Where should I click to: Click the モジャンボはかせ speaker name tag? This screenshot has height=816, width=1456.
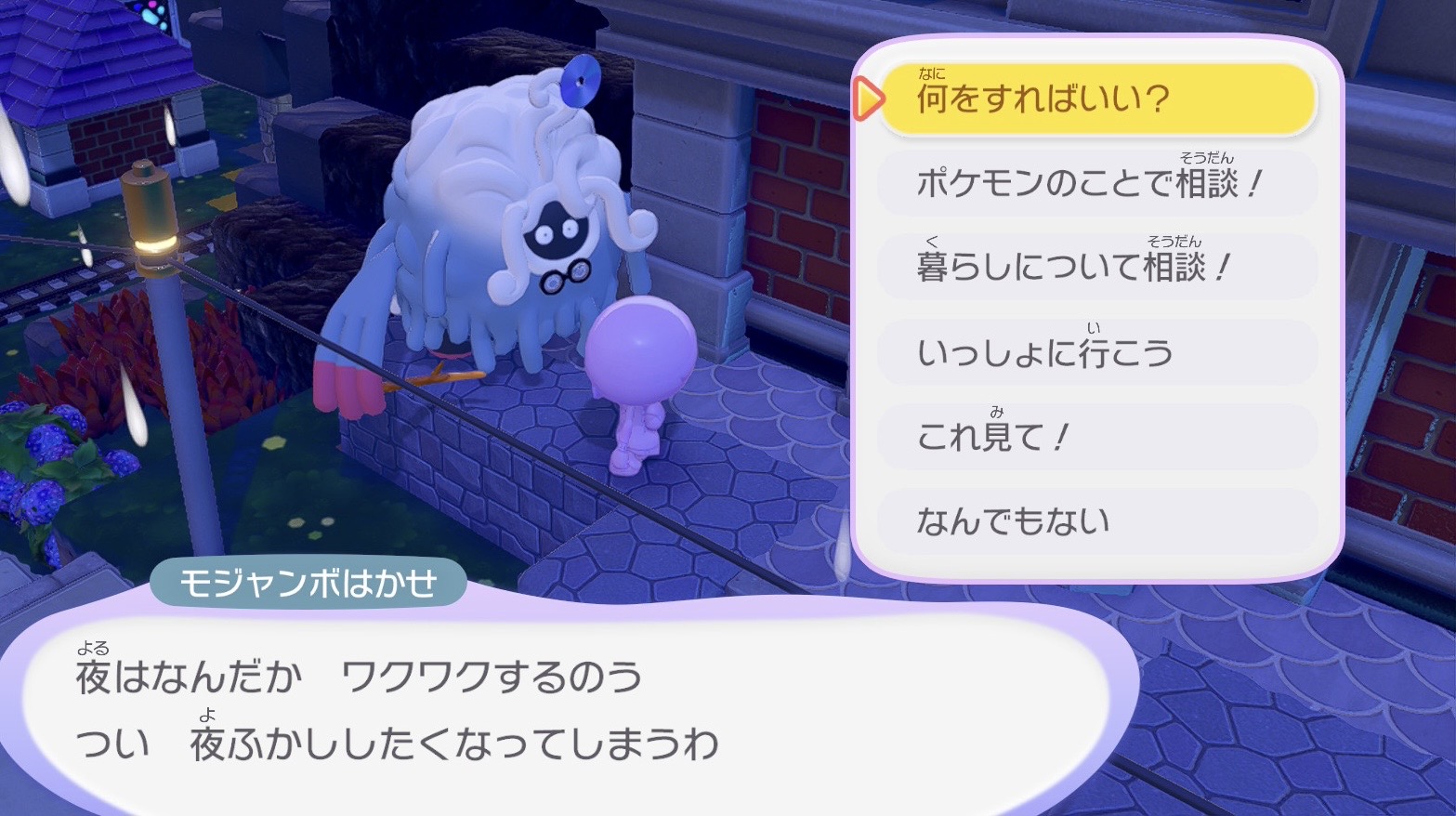[x=310, y=581]
